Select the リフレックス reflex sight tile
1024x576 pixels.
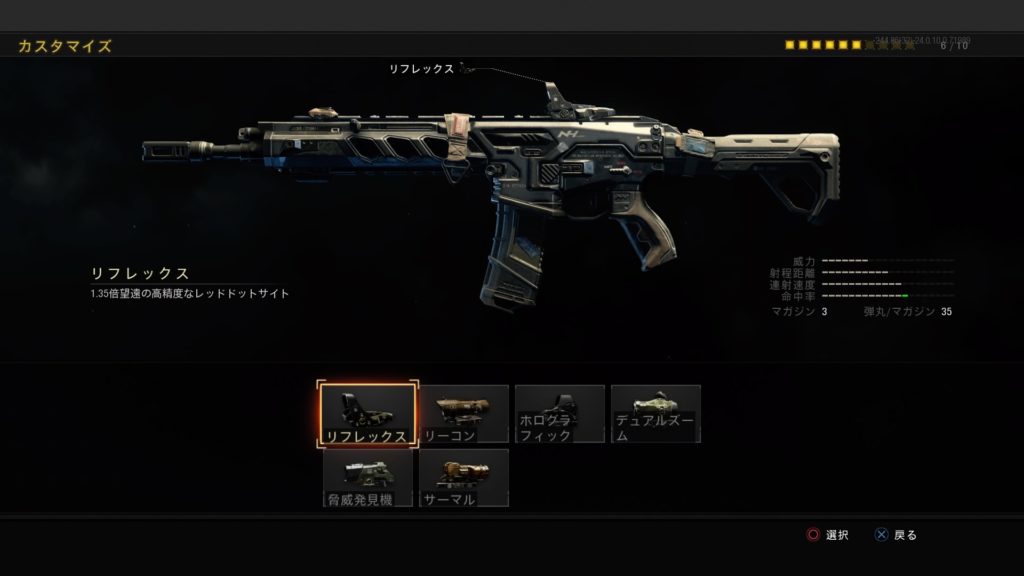point(367,414)
